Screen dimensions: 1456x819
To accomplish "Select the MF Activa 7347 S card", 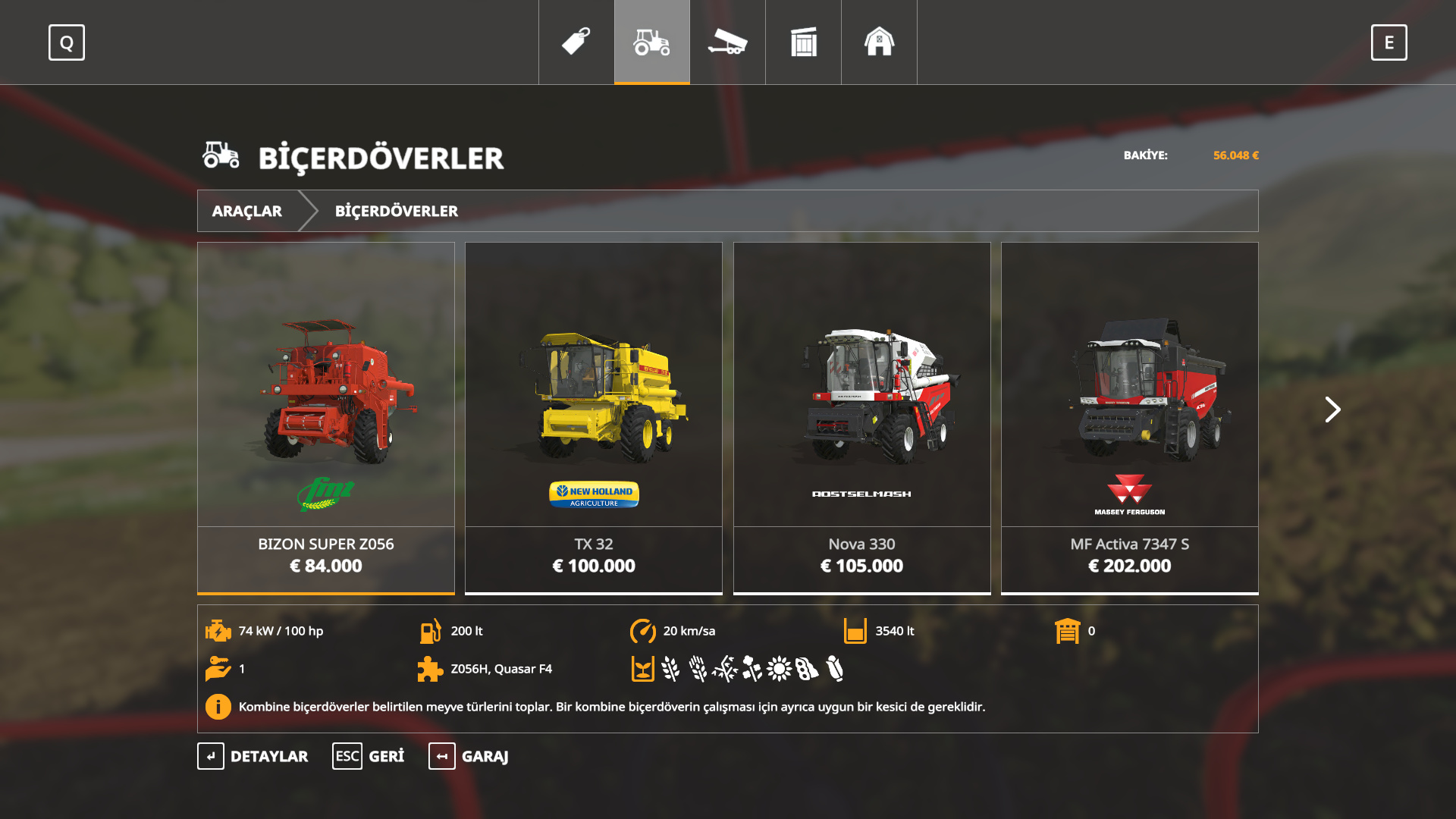I will tap(1130, 417).
